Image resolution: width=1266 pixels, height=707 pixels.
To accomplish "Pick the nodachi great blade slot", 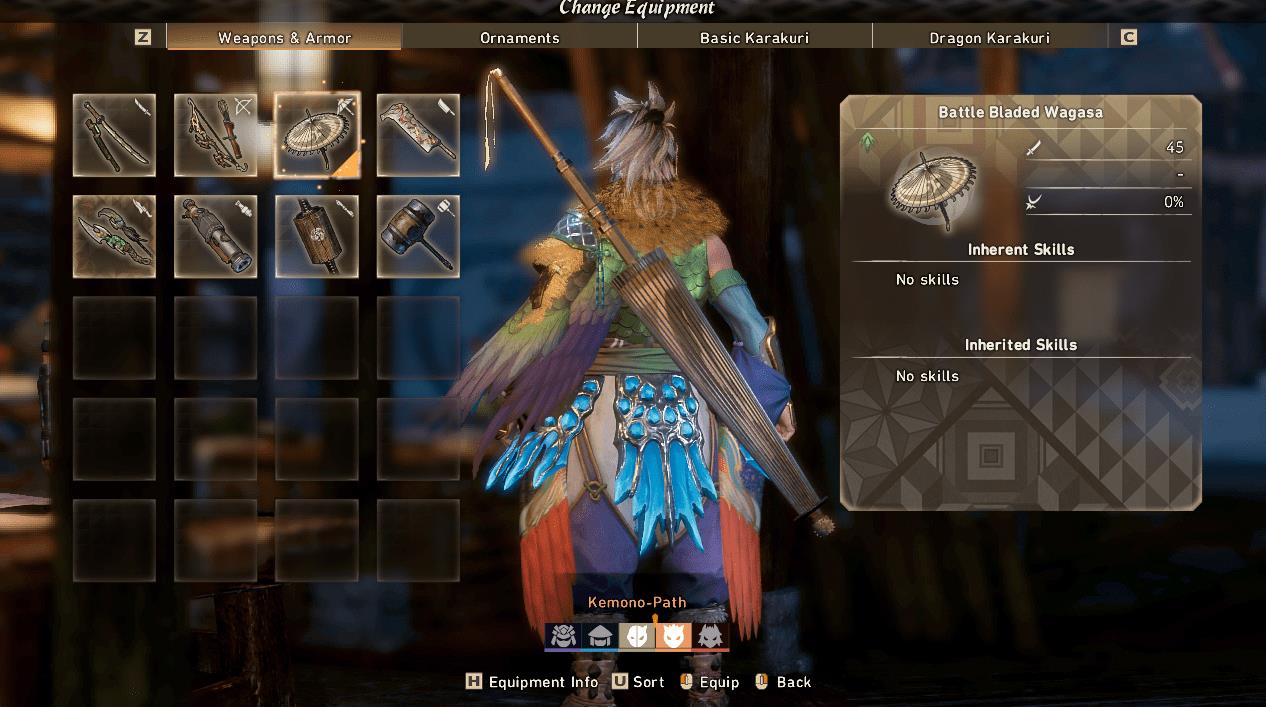I will coord(418,135).
